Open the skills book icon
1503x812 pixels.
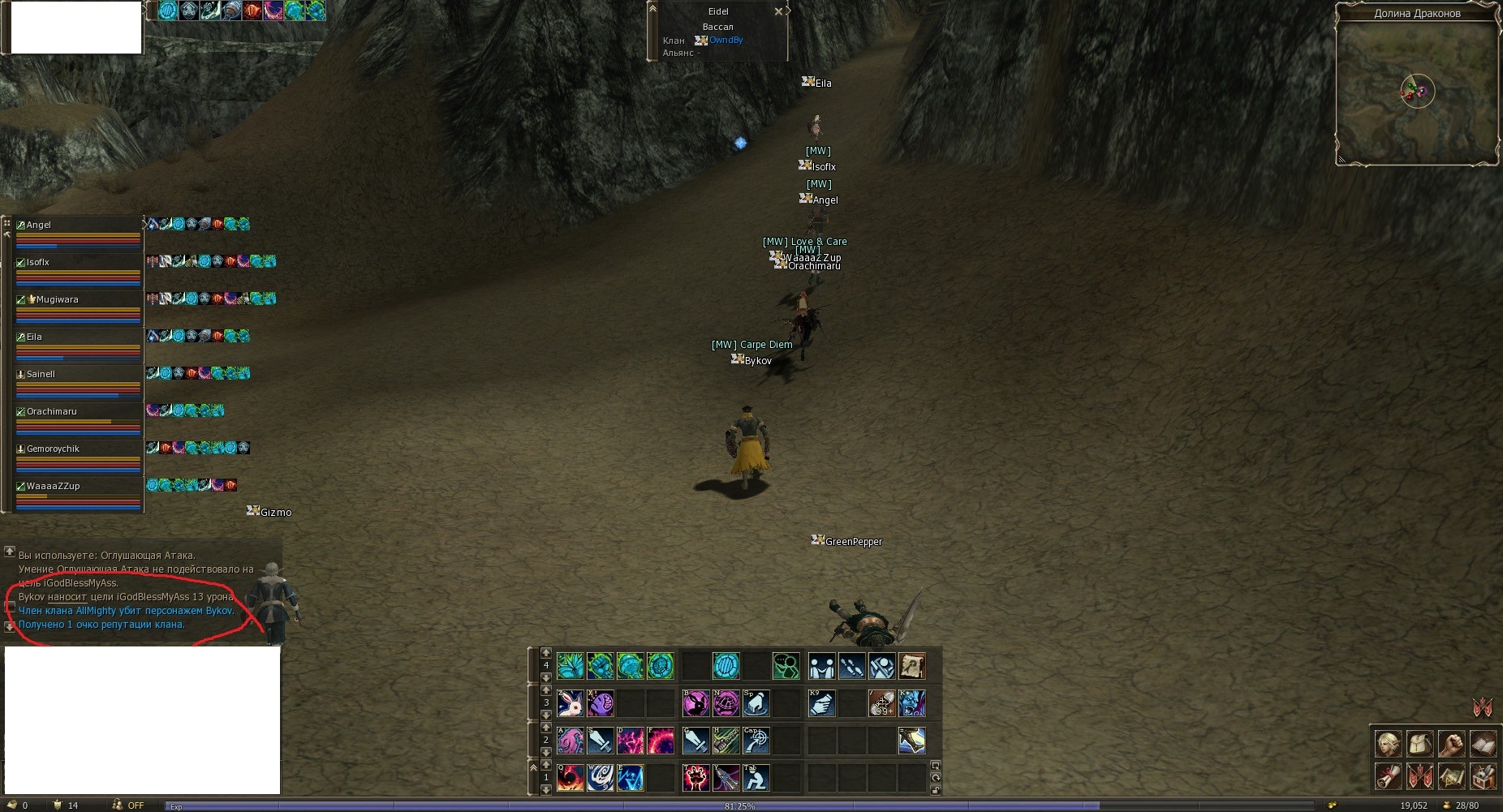pos(1483,743)
